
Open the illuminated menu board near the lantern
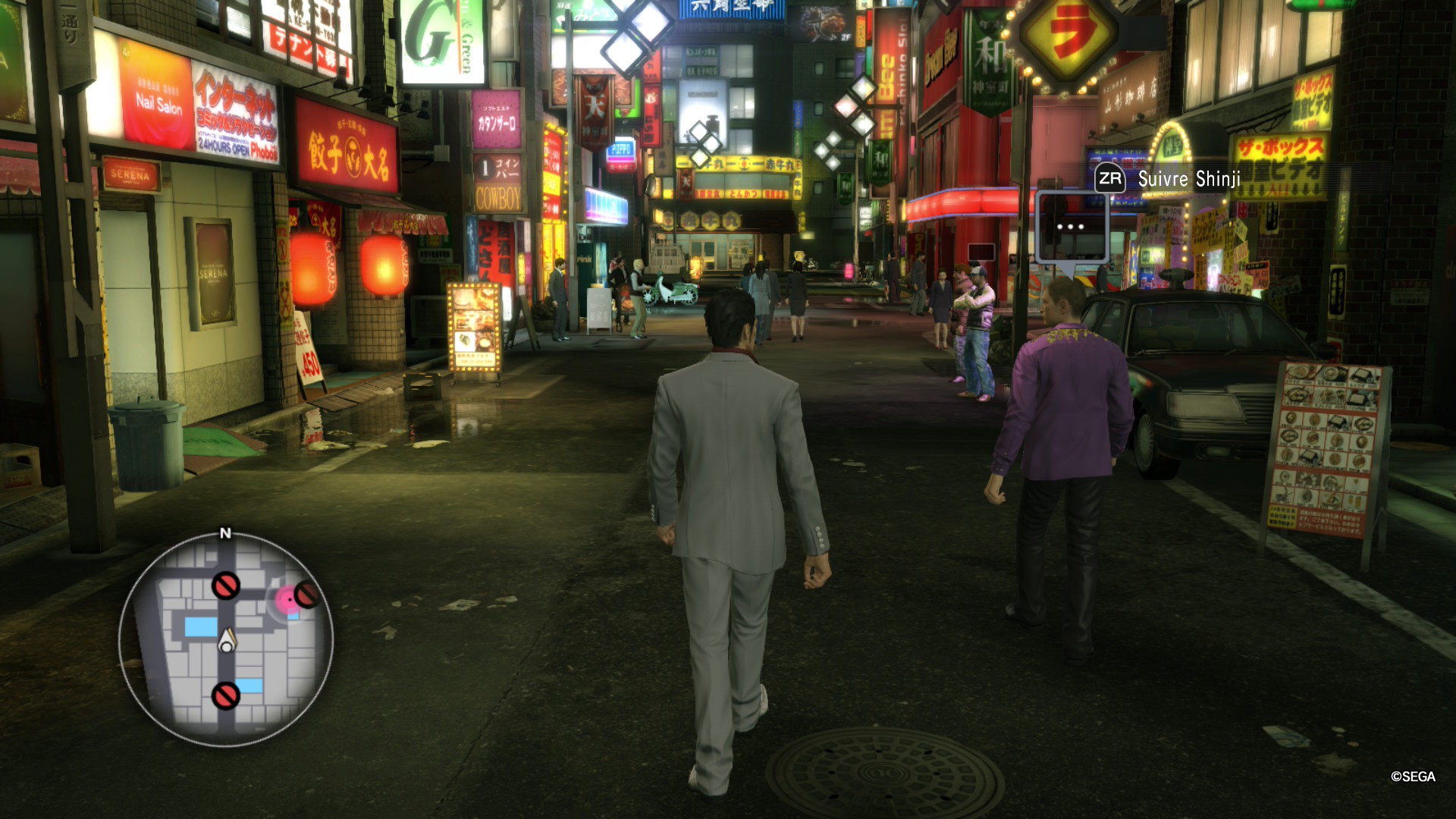tap(474, 328)
